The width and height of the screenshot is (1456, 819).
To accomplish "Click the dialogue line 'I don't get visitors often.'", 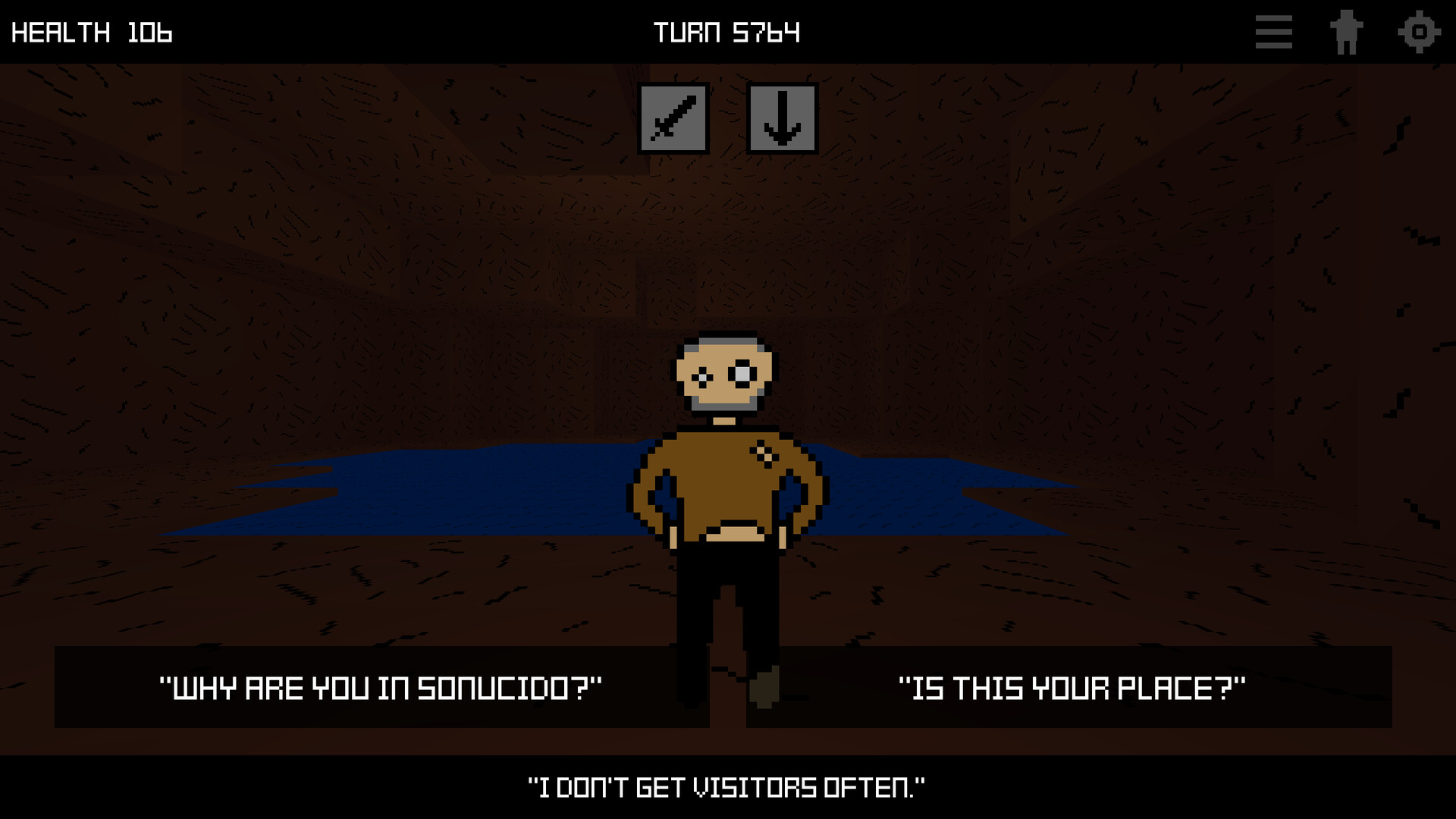I will 726,786.
